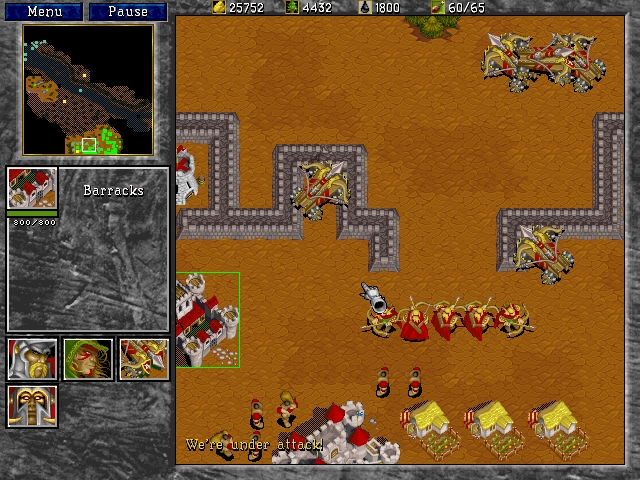Click on the minimap

[x=88, y=90]
